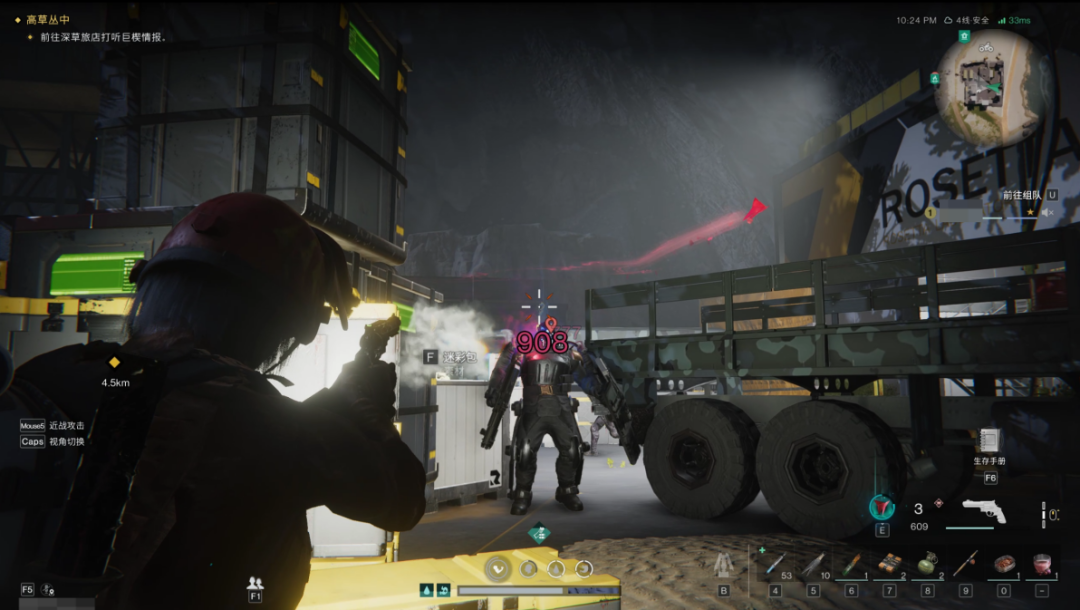The image size is (1080, 610).
Task: Select the orange strapped crate item slot
Action: (889, 565)
